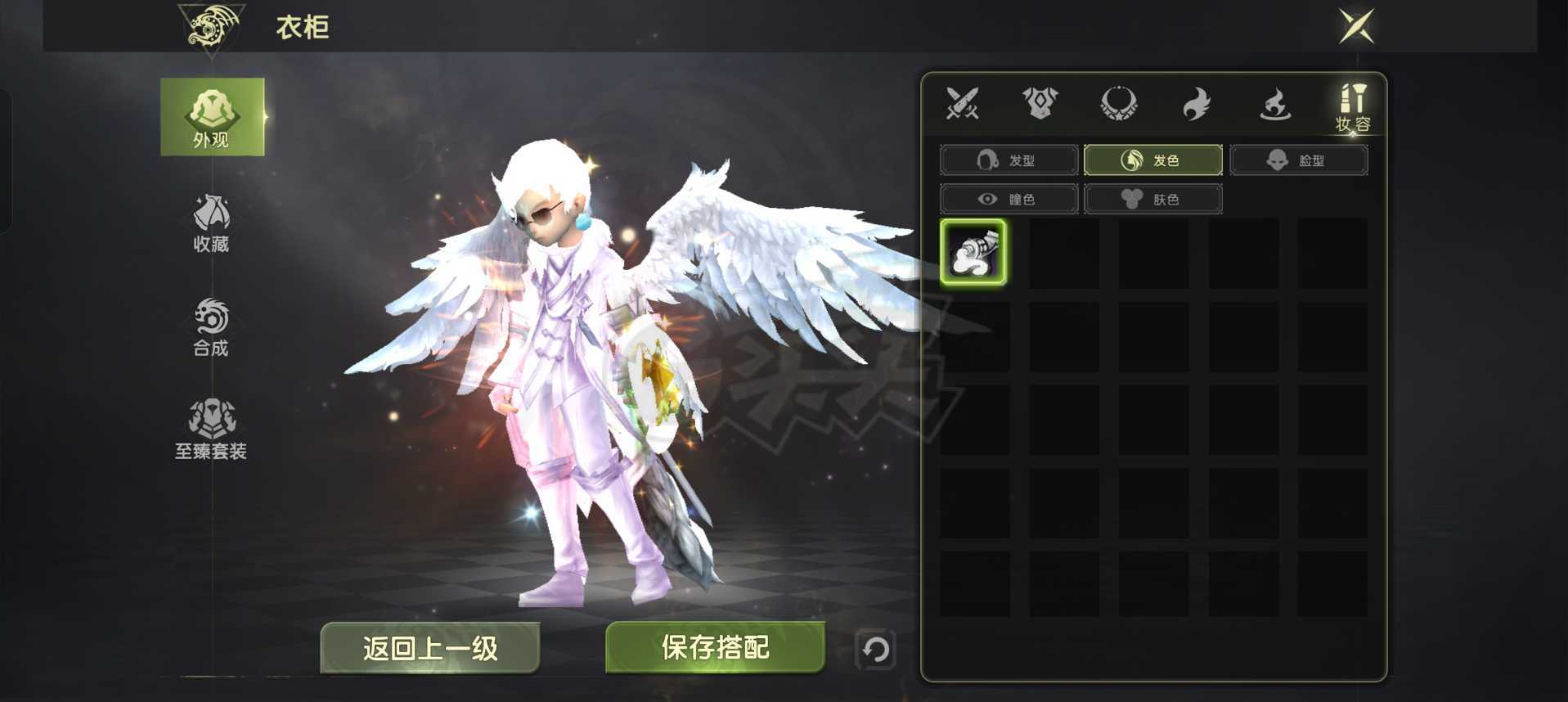Toggle the 瞳色 eye color filter
Screen dimensions: 1568x702
tap(1009, 199)
